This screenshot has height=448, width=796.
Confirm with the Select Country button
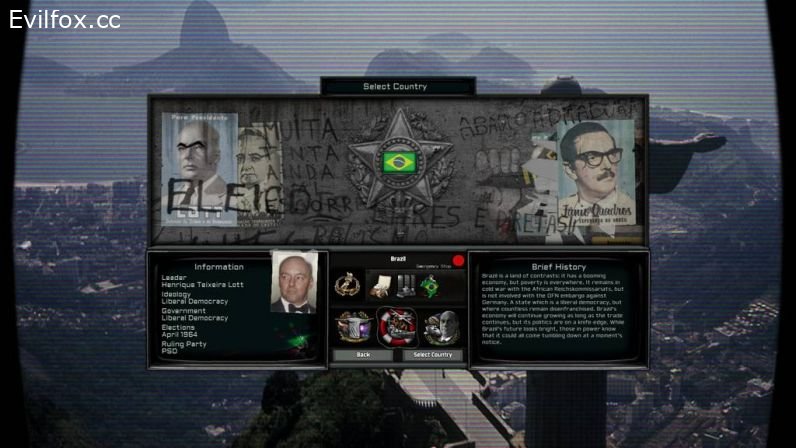click(433, 355)
